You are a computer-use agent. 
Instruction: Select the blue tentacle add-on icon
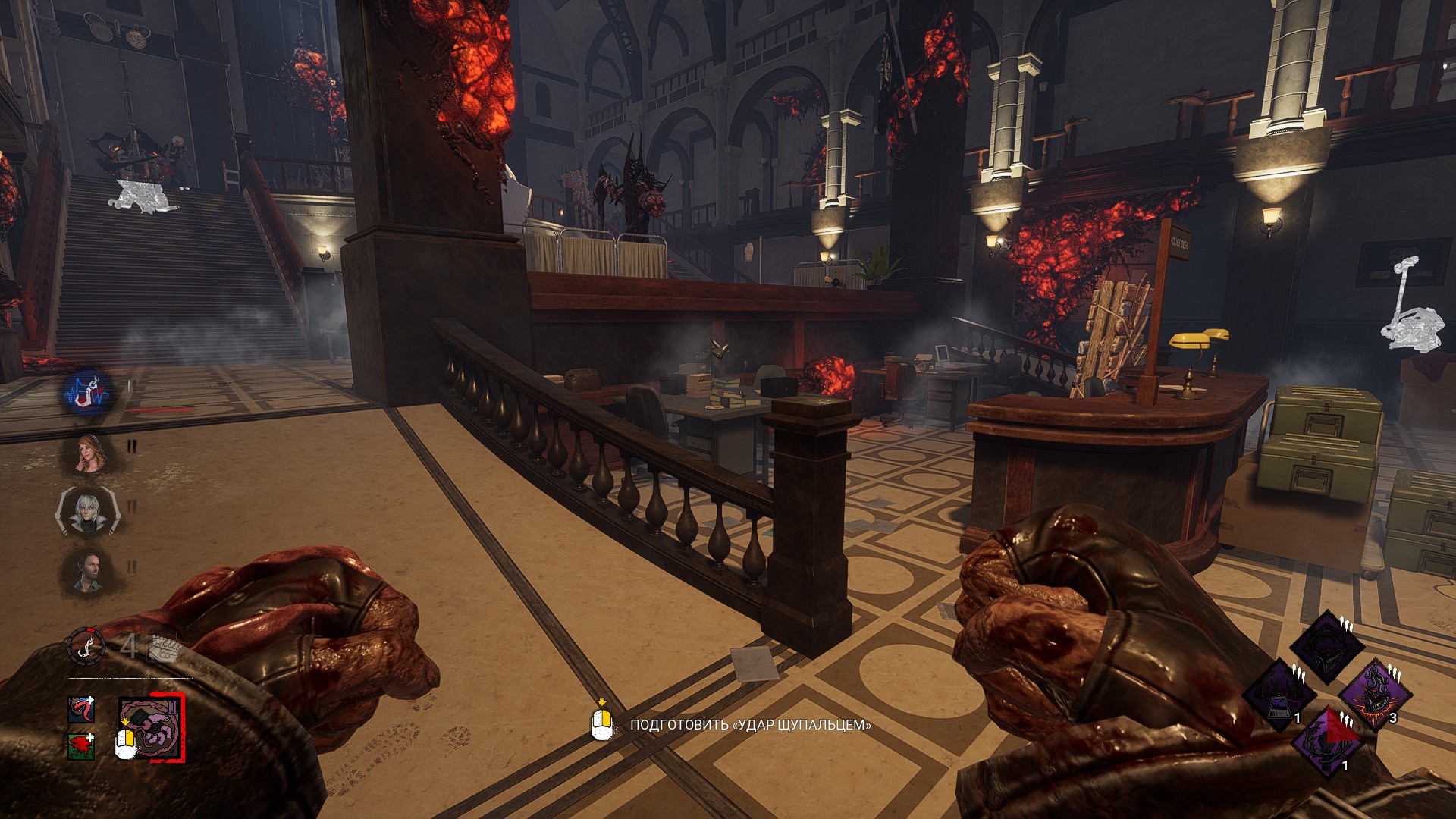[x=81, y=710]
